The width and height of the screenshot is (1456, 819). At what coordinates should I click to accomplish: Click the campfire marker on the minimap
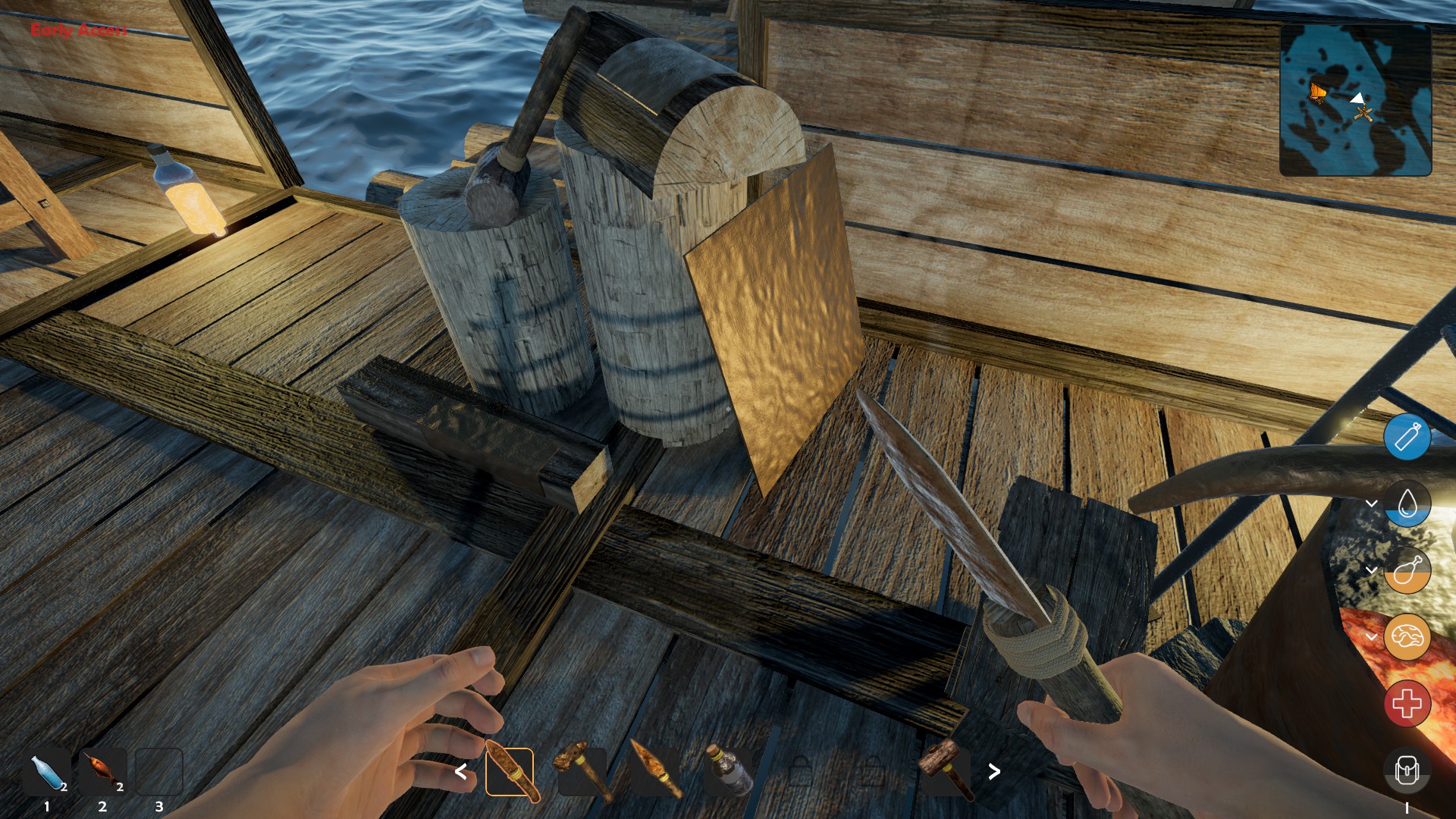tap(1364, 115)
